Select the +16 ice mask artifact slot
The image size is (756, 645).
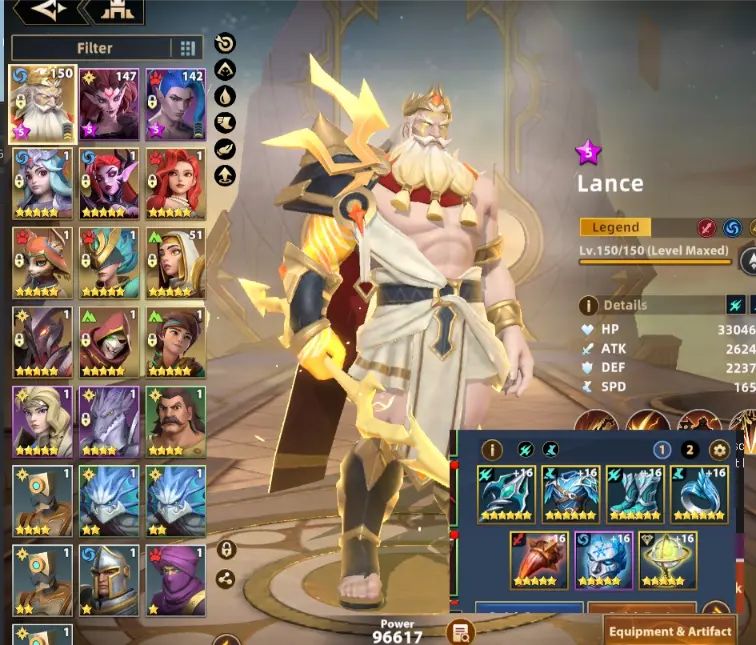[603, 560]
